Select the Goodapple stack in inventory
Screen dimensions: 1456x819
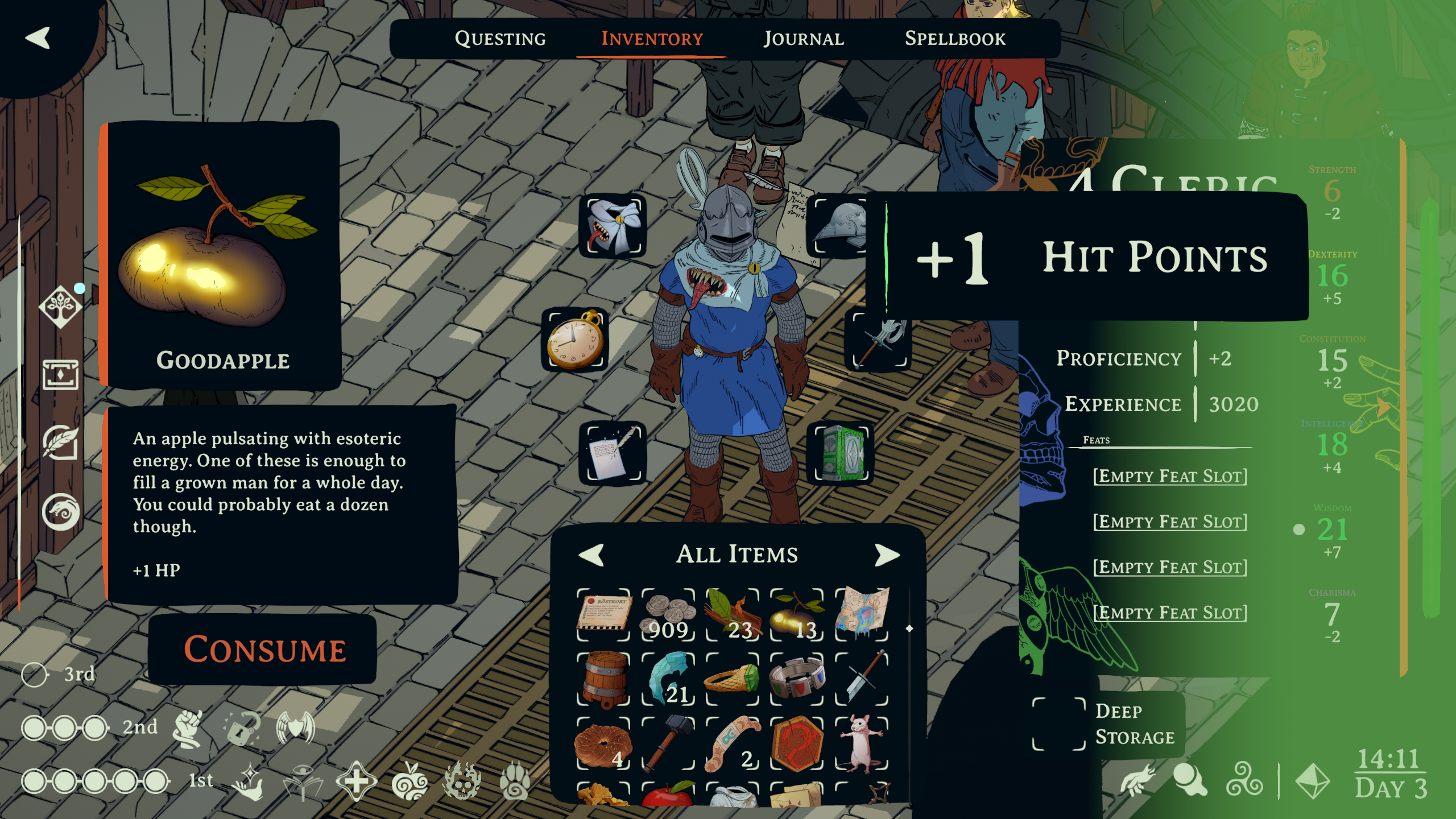tap(797, 615)
